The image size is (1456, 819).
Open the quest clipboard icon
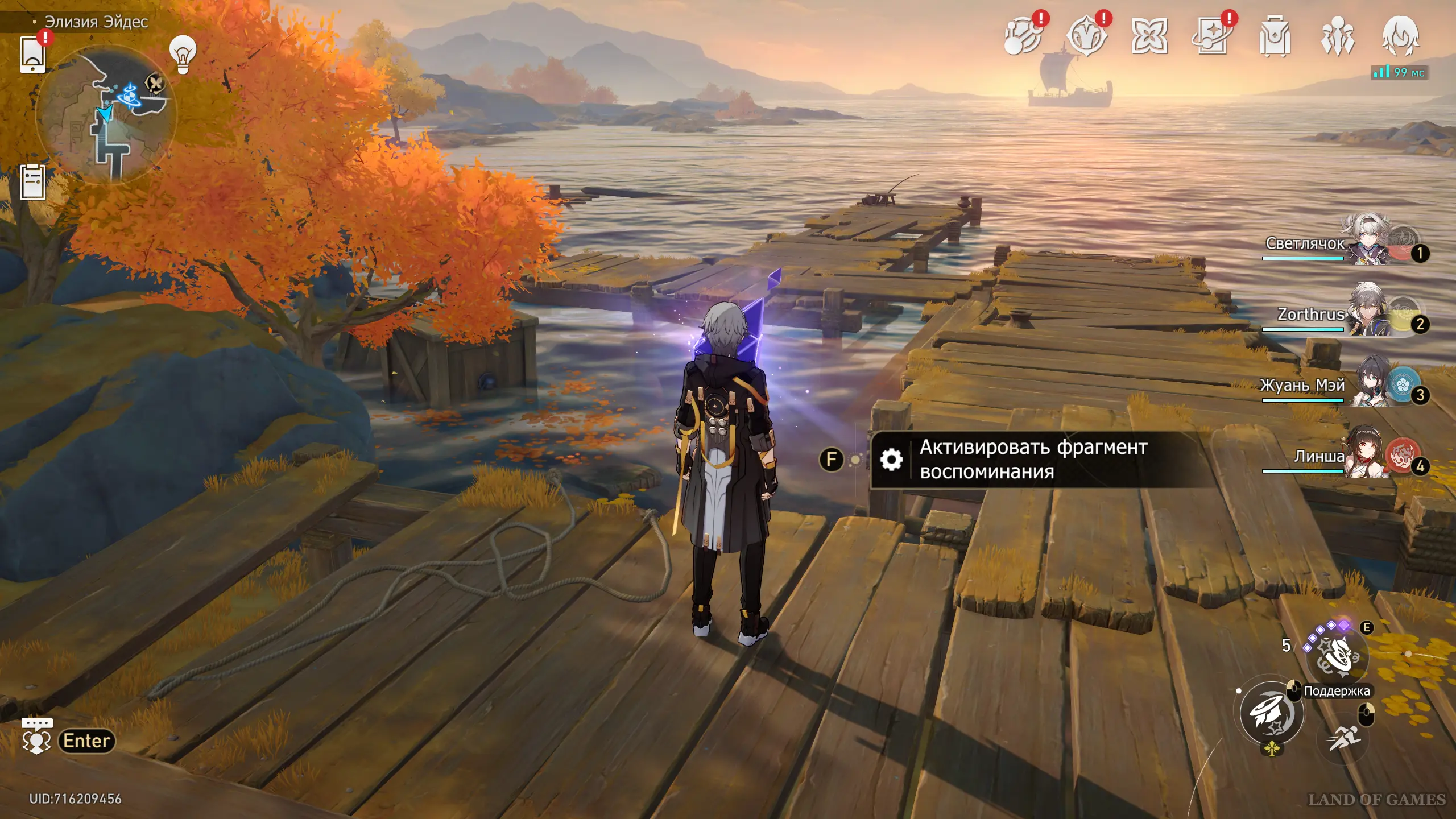click(x=32, y=182)
